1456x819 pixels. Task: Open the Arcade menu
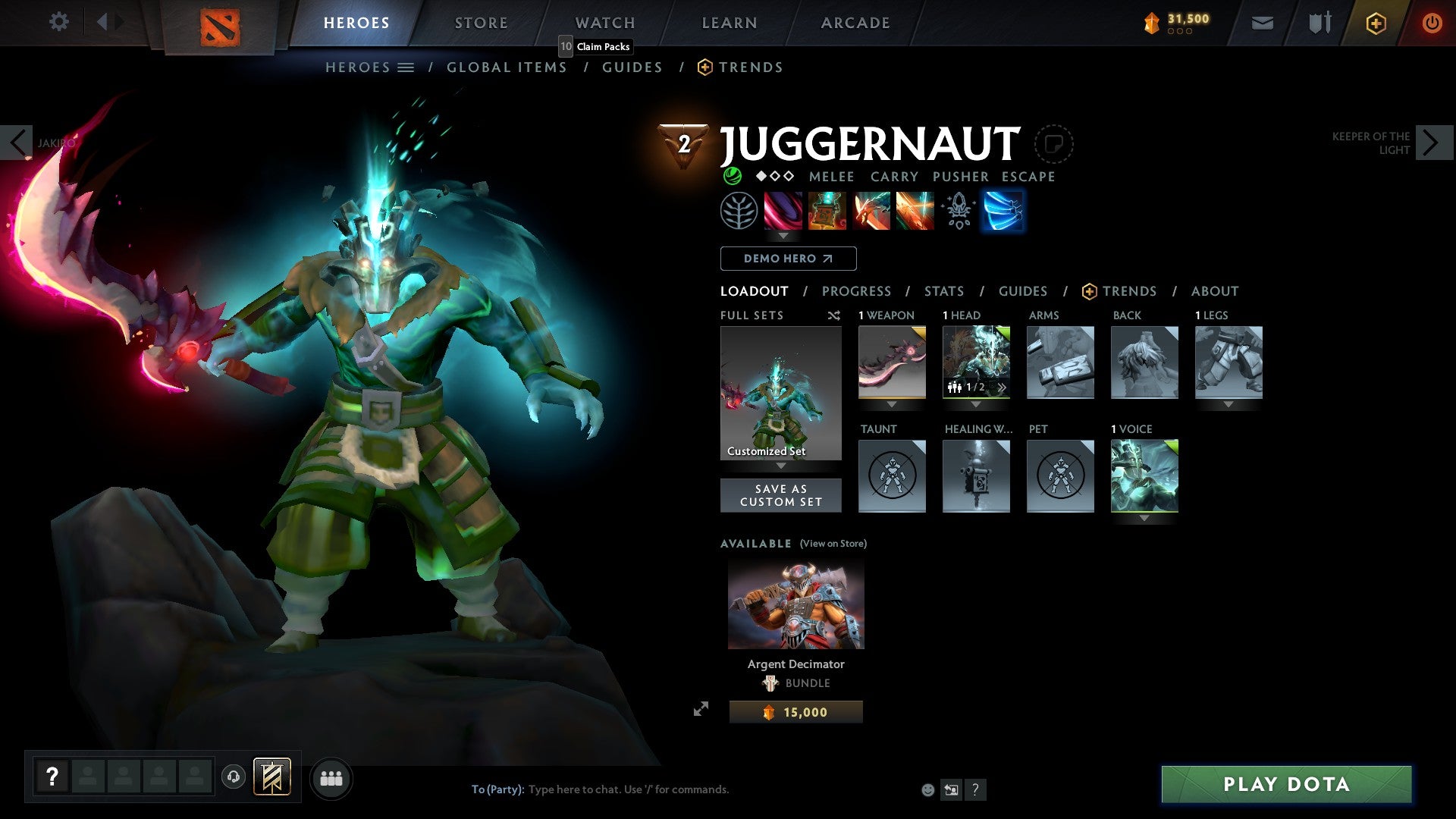click(x=855, y=23)
